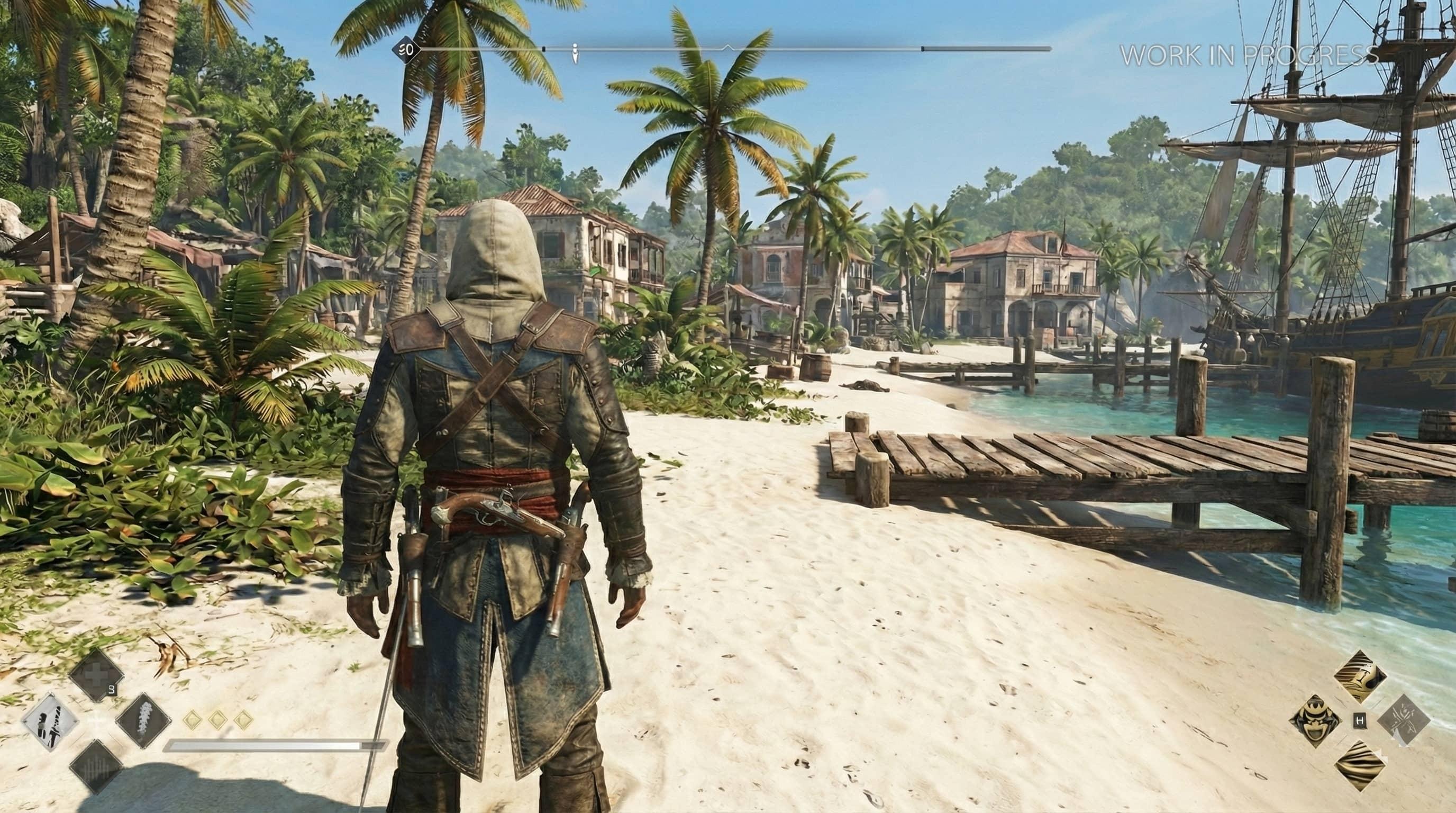Click the greyed-out crossed weapons diamond icon
Viewport: 1456px width, 813px height.
point(1405,719)
